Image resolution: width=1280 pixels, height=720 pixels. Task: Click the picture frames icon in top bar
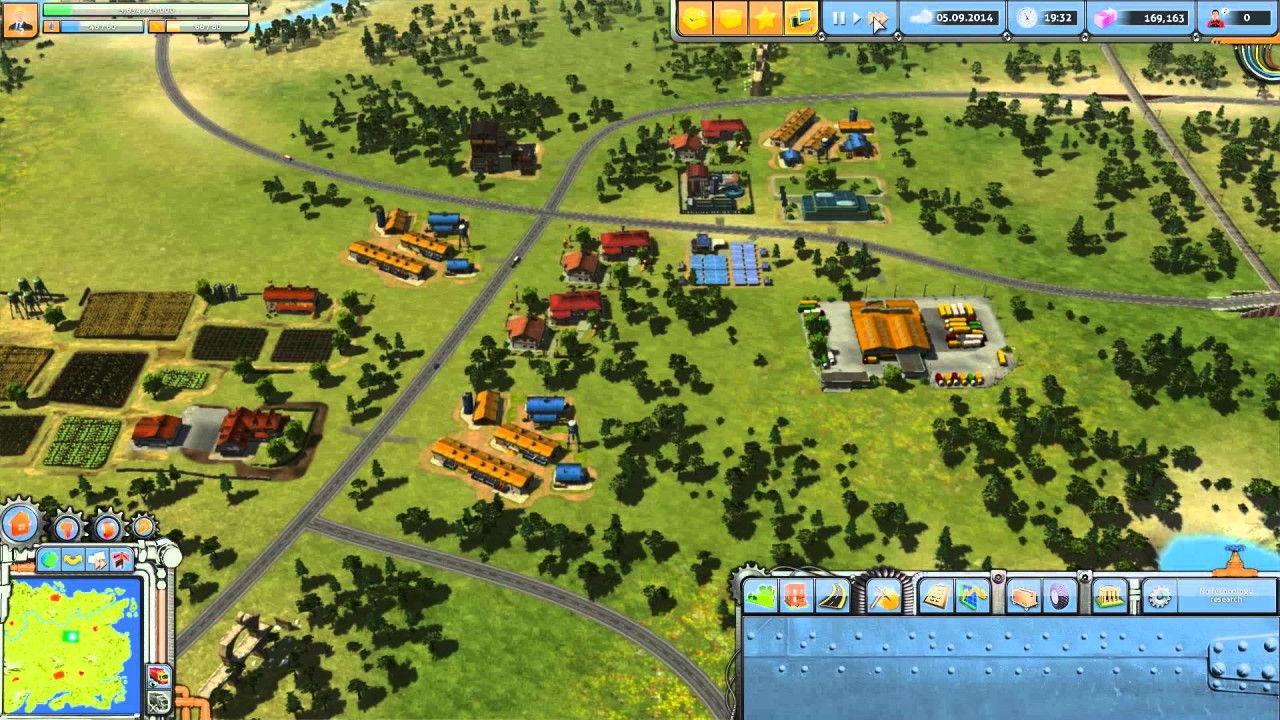coord(800,18)
